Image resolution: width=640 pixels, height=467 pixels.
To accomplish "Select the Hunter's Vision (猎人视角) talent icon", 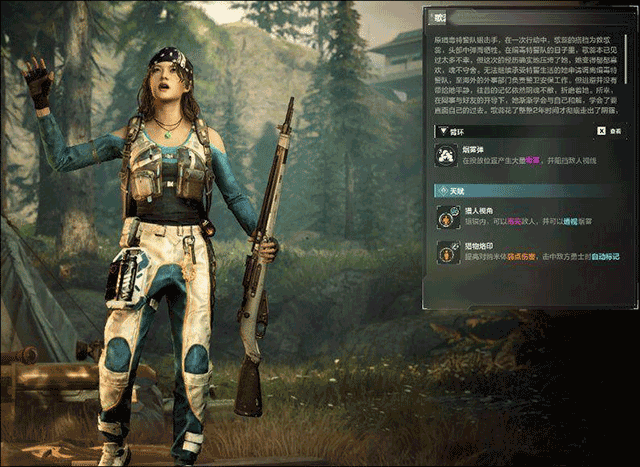I will [x=446, y=217].
